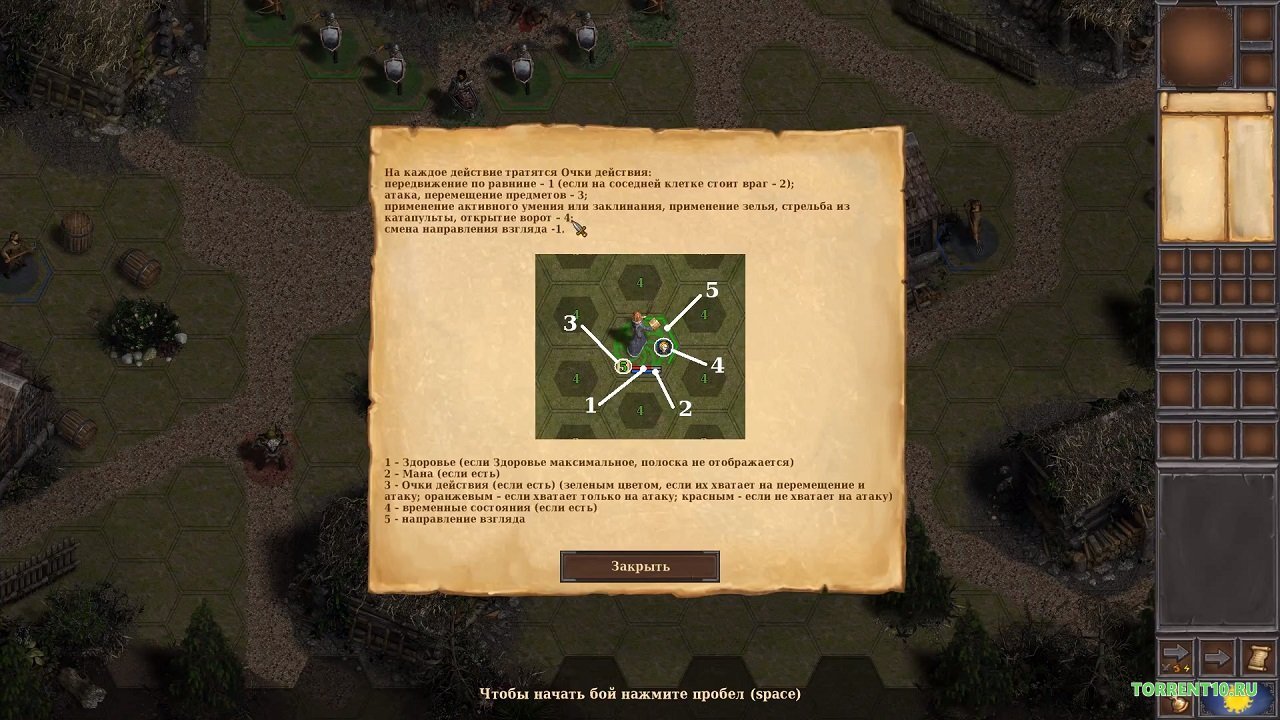
Task: Click the sun day-night indicator
Action: (1238, 703)
